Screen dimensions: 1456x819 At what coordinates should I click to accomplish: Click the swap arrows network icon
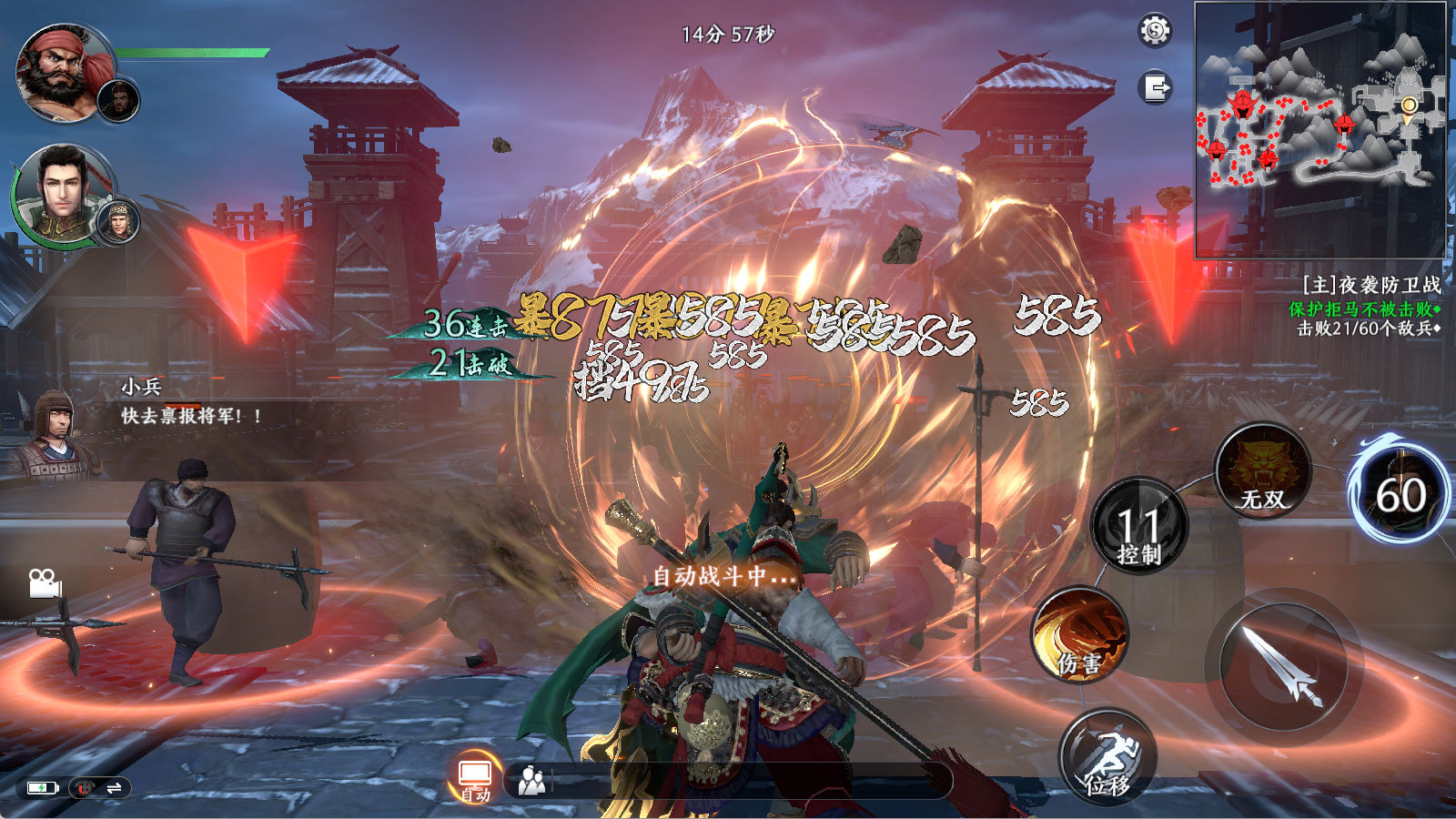click(114, 788)
